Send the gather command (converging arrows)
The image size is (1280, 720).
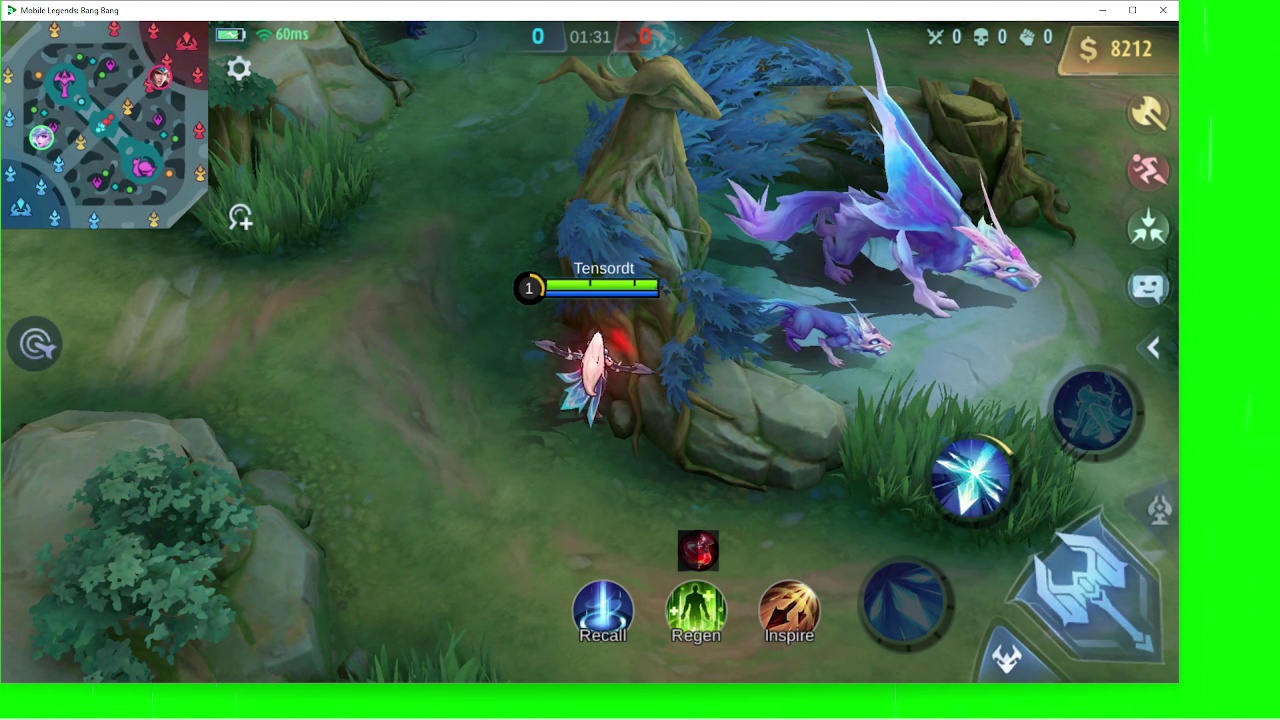tap(1148, 229)
